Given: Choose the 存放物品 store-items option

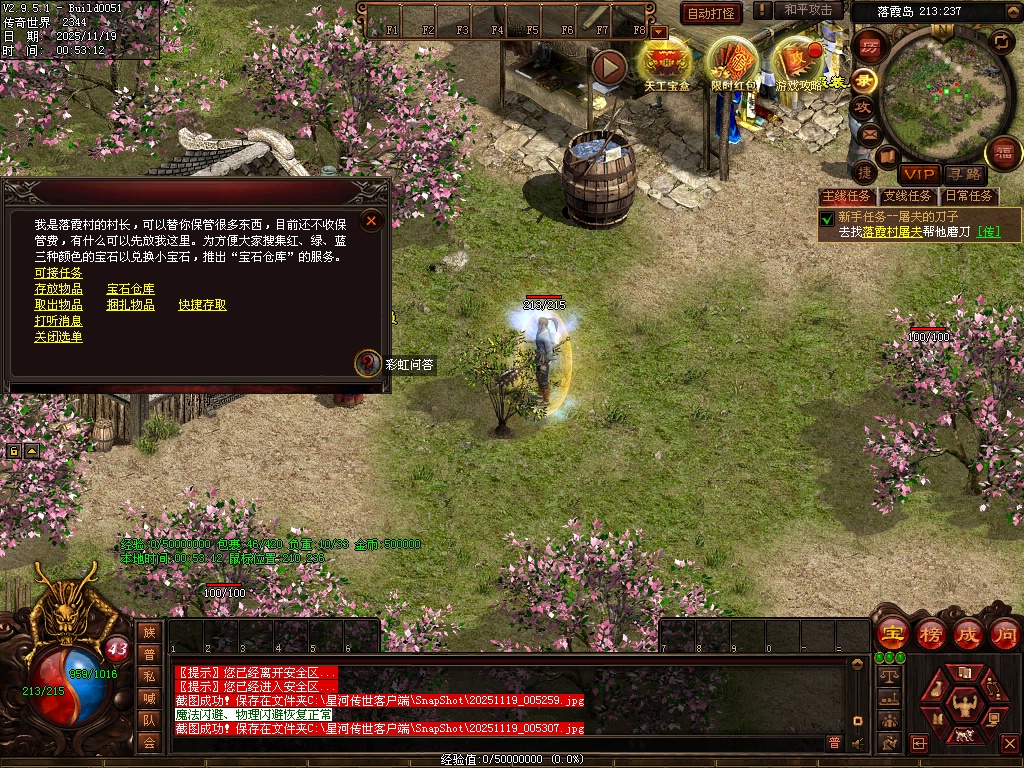Looking at the screenshot, I should (58, 289).
